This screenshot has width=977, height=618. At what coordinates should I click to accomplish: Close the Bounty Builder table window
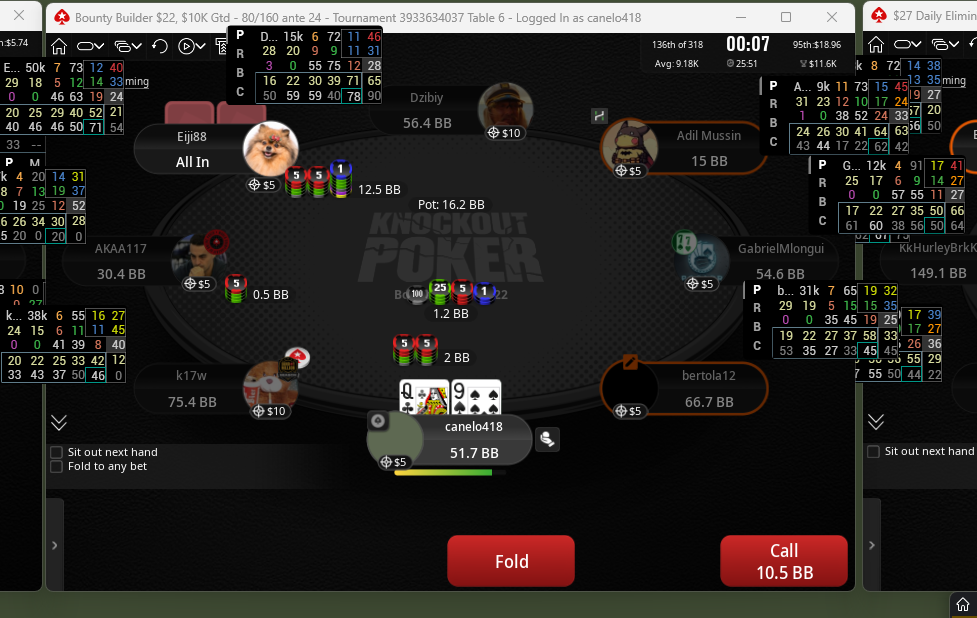[833, 17]
